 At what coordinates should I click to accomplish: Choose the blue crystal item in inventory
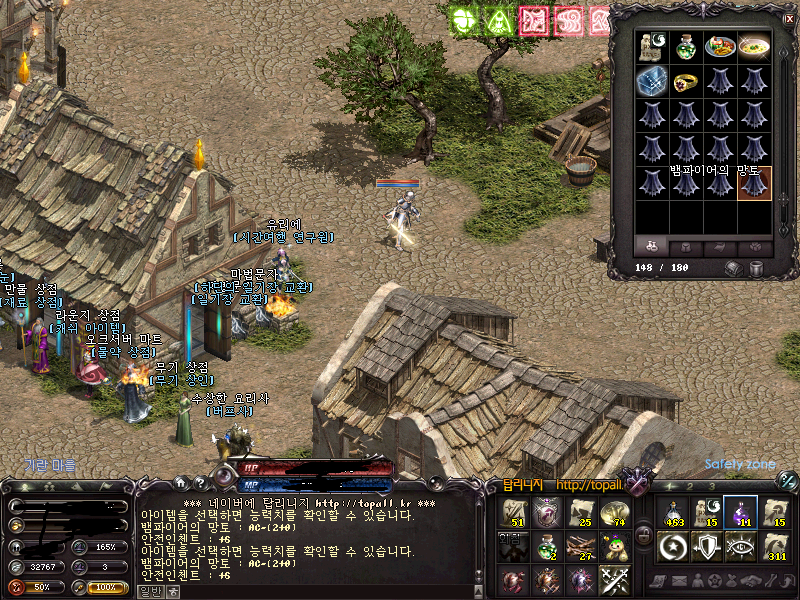[653, 81]
